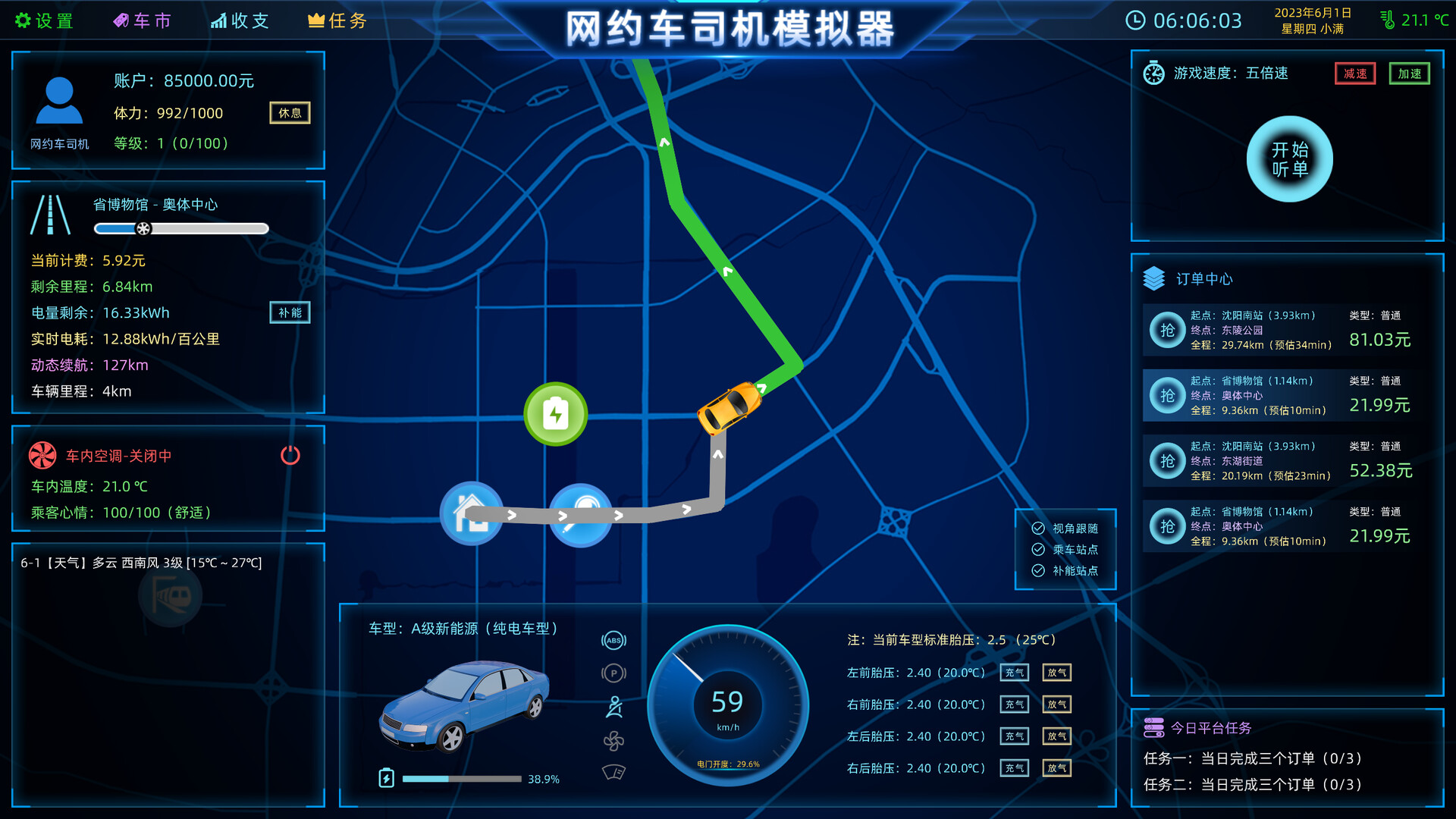Click the 抢 grab icon on the 81.03元 order
This screenshot has width=1456, height=819.
1168,330
